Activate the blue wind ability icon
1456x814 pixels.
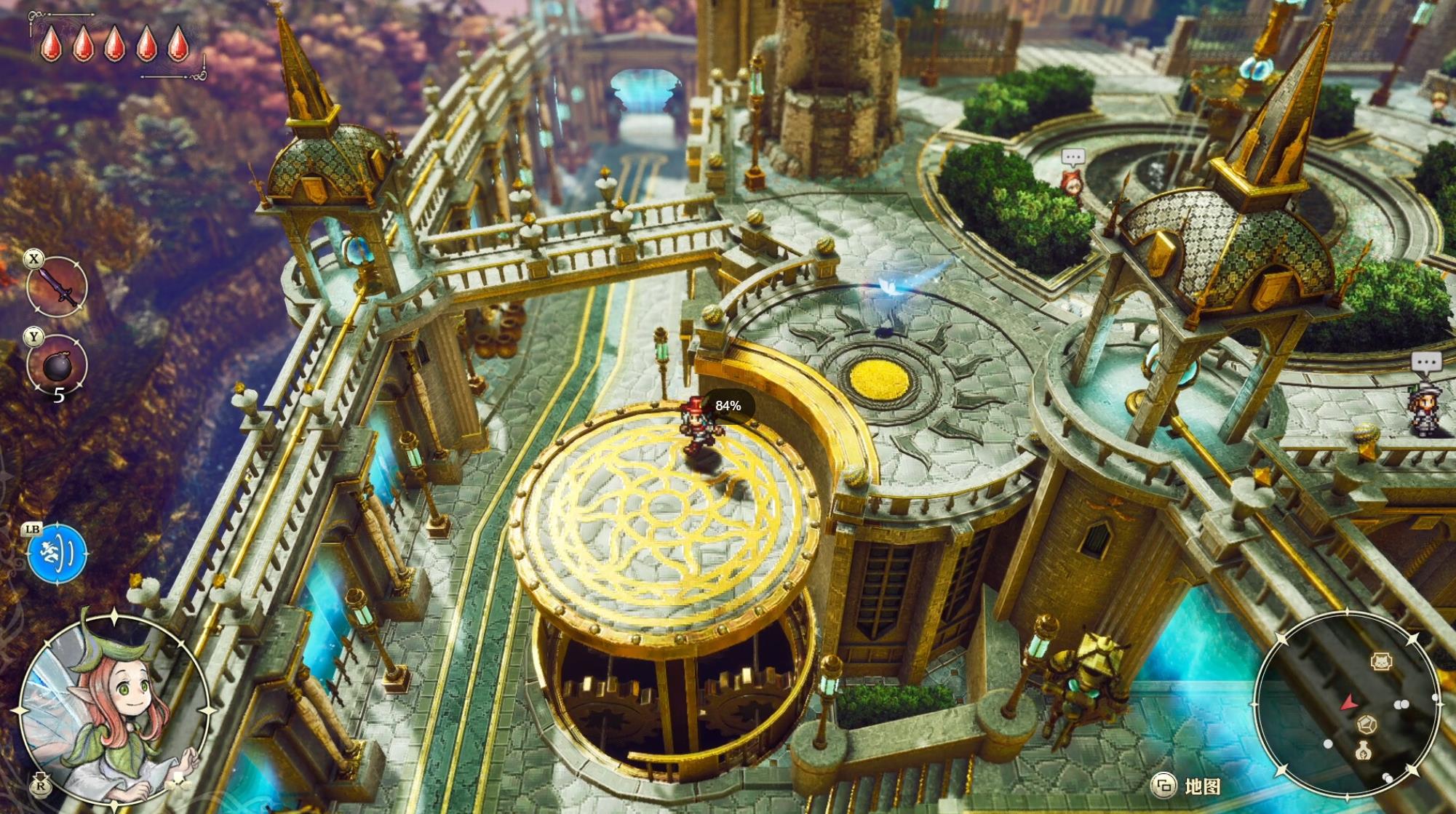click(57, 554)
